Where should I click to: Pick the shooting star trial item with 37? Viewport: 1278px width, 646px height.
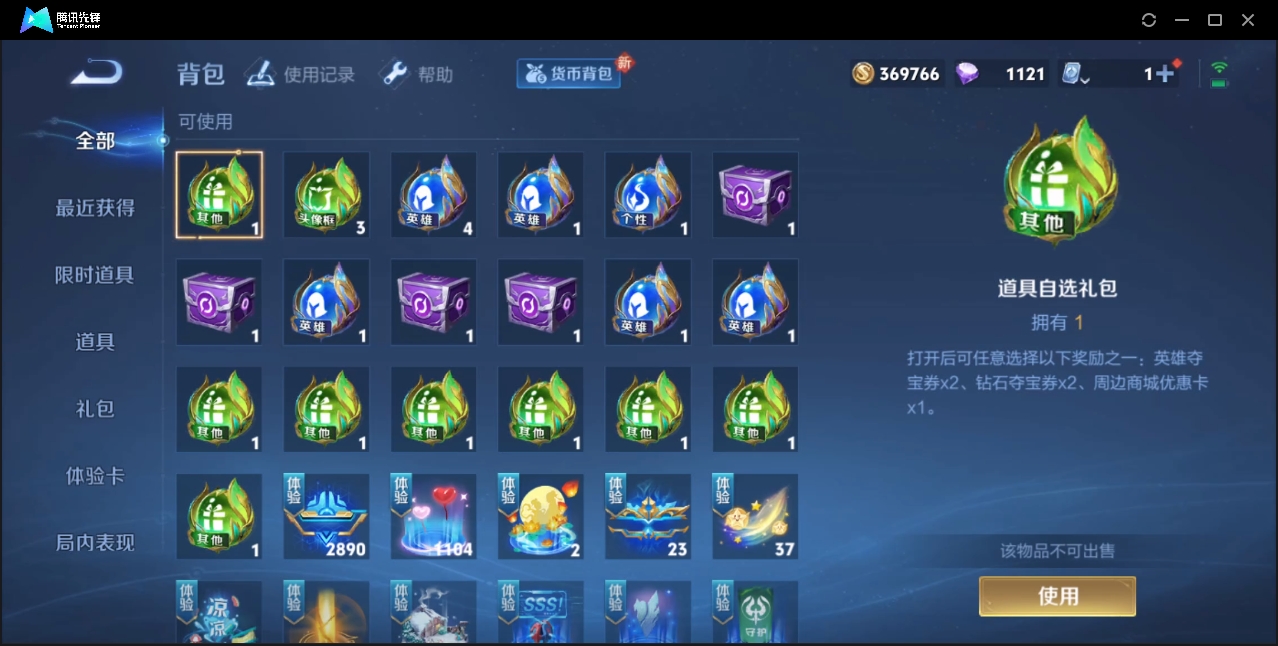755,516
